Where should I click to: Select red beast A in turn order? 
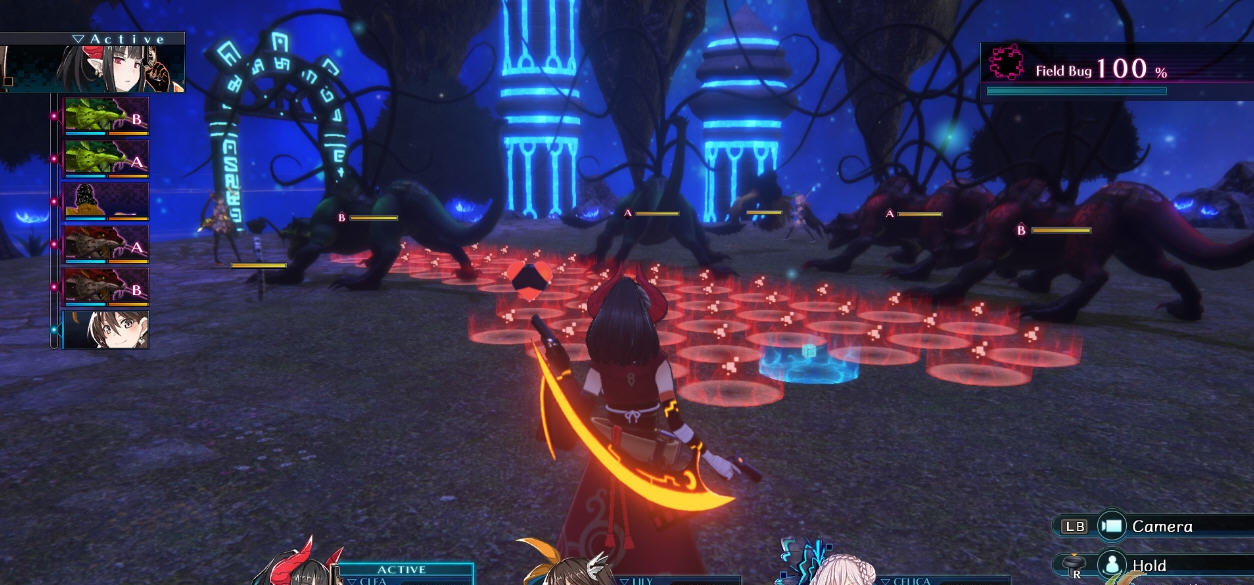point(106,243)
